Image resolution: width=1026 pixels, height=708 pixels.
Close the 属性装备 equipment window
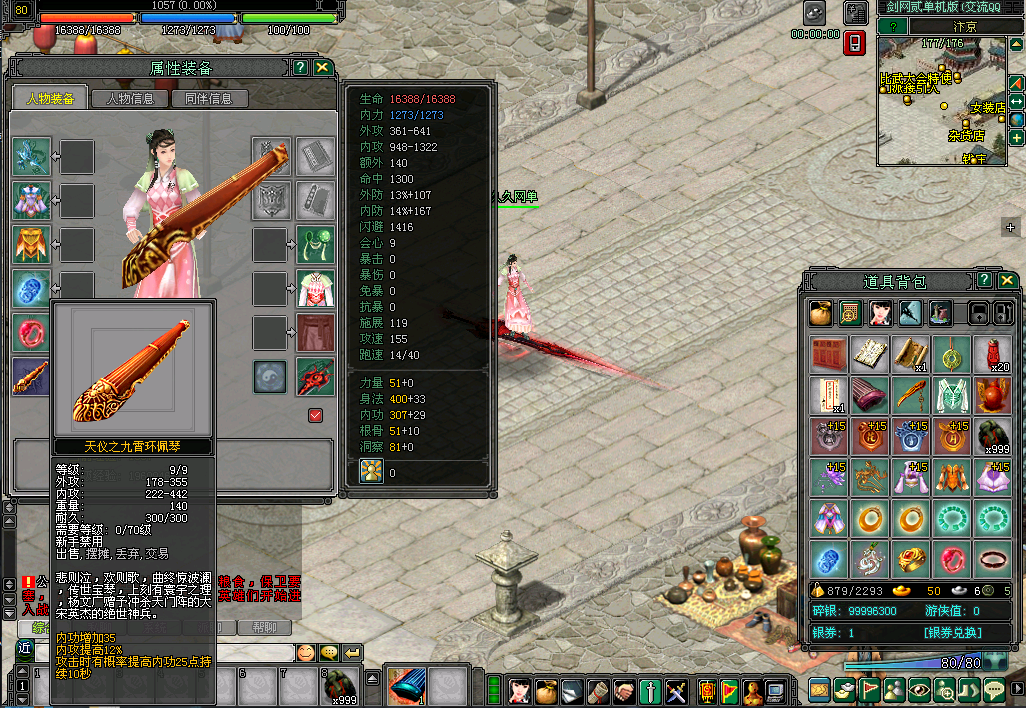point(322,67)
